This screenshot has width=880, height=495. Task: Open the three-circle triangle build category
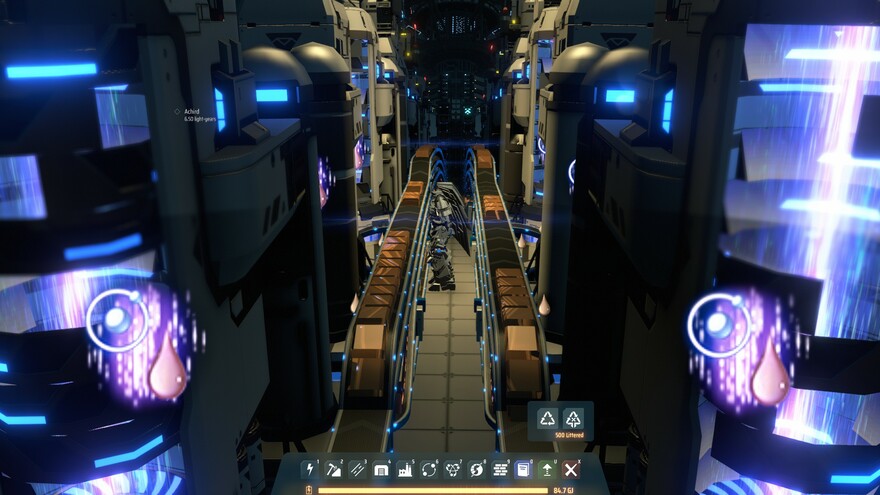453,469
